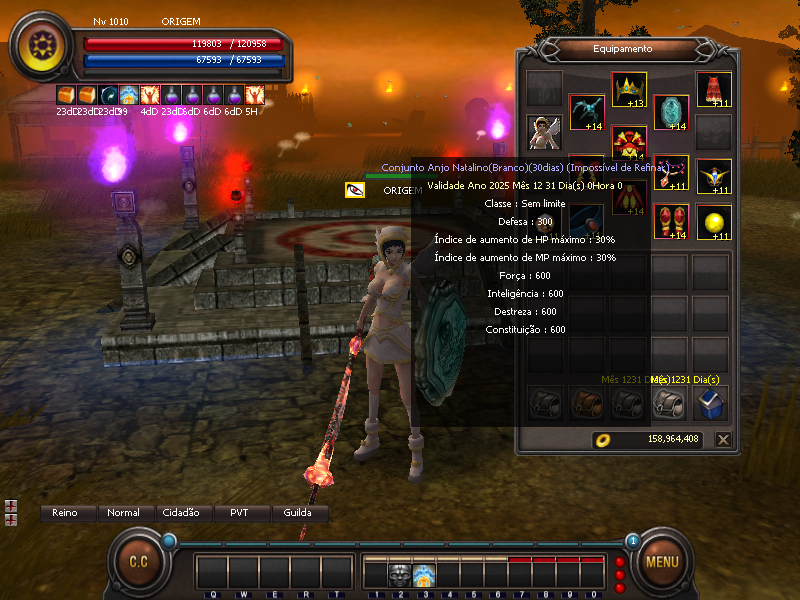Select the teal crossbow weapon slot

(x=587, y=113)
